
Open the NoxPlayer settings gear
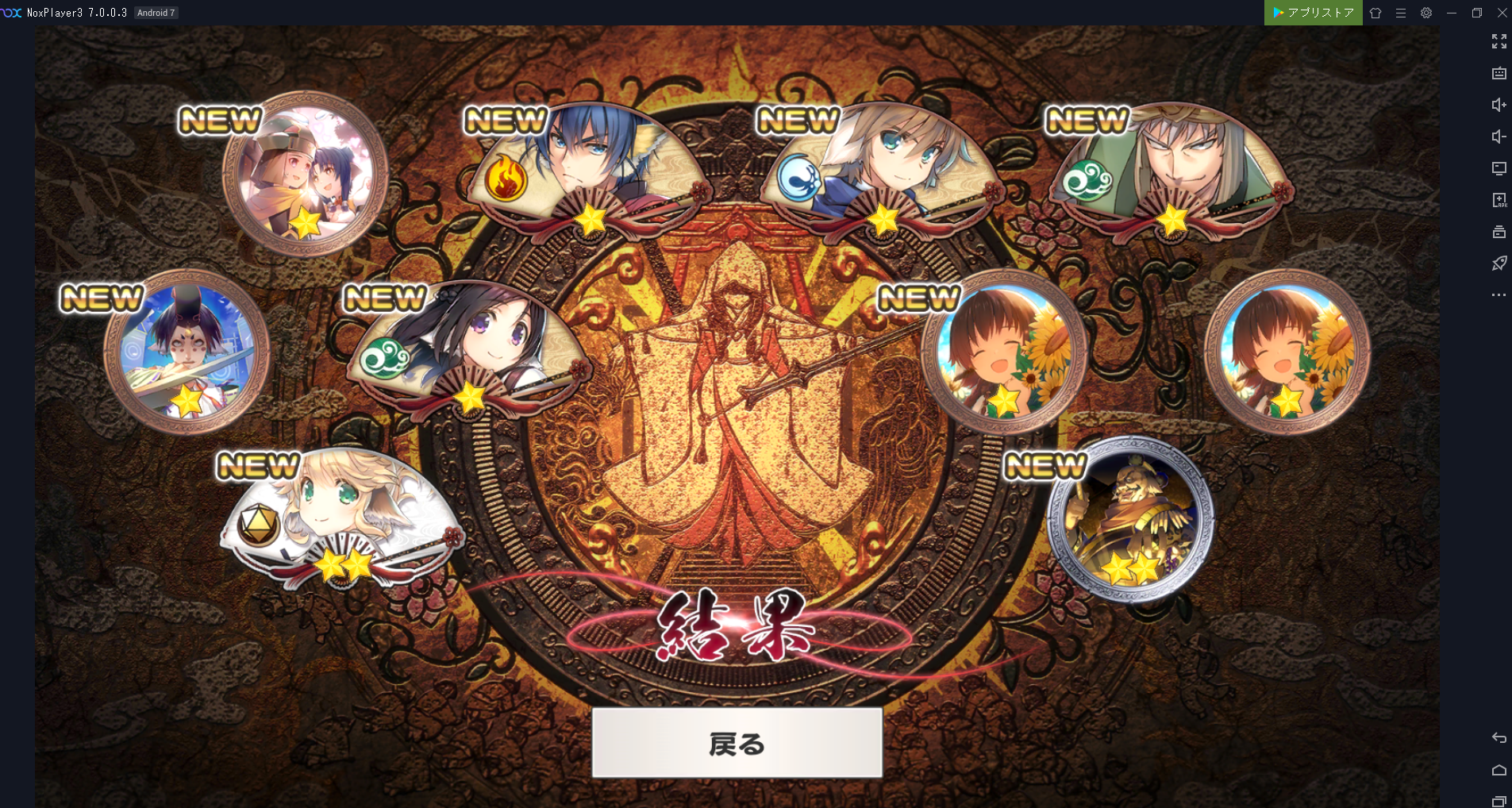coord(1426,13)
